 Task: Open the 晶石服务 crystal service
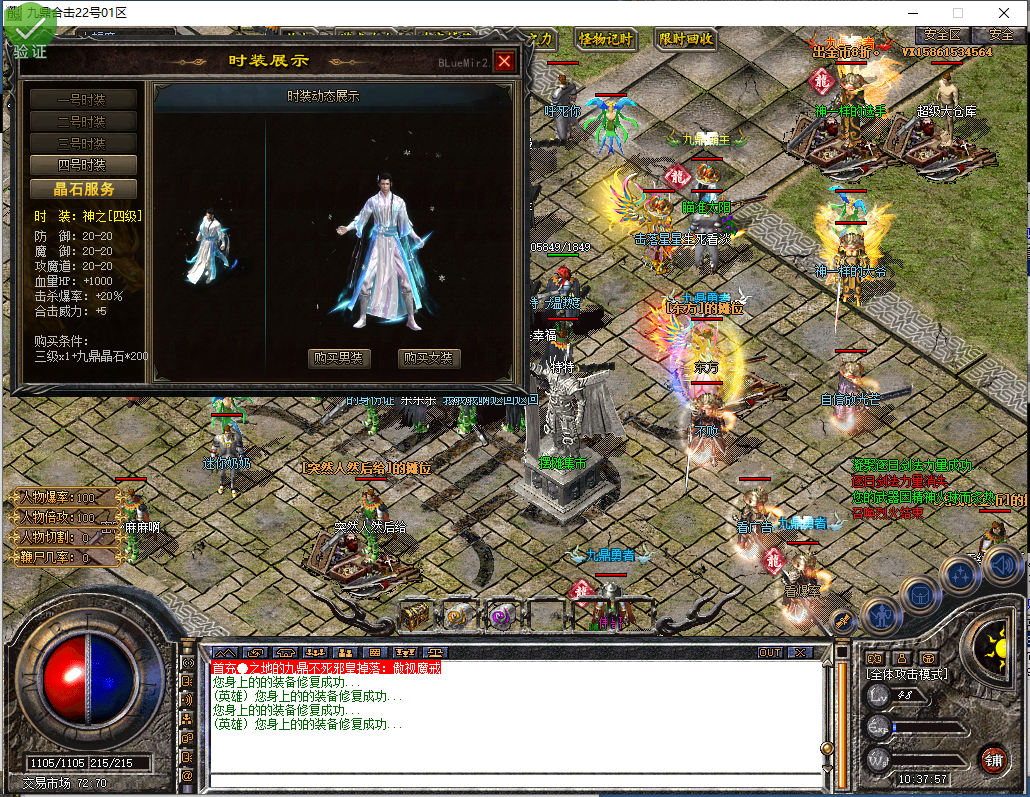coord(84,189)
